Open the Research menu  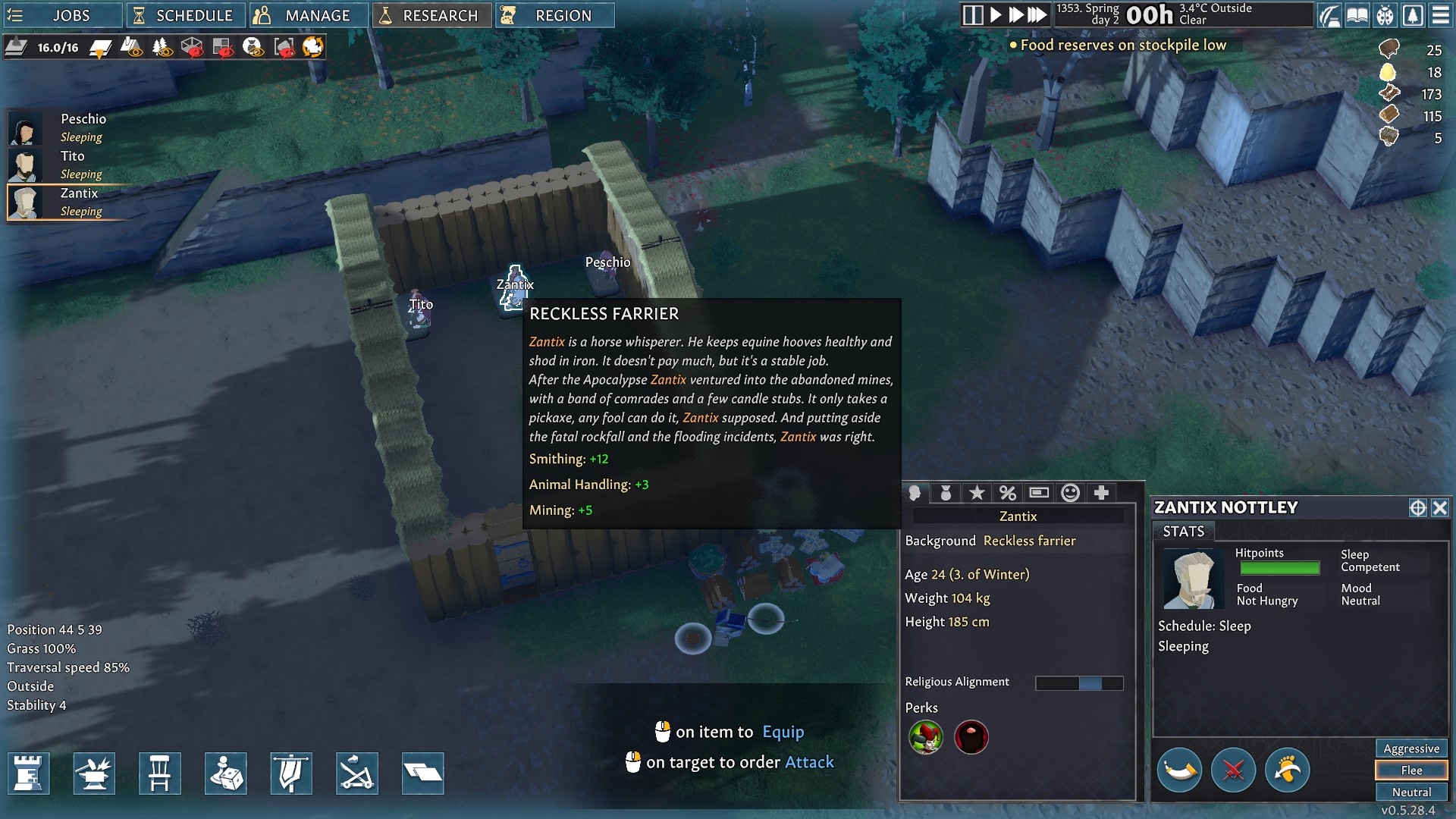tap(431, 15)
